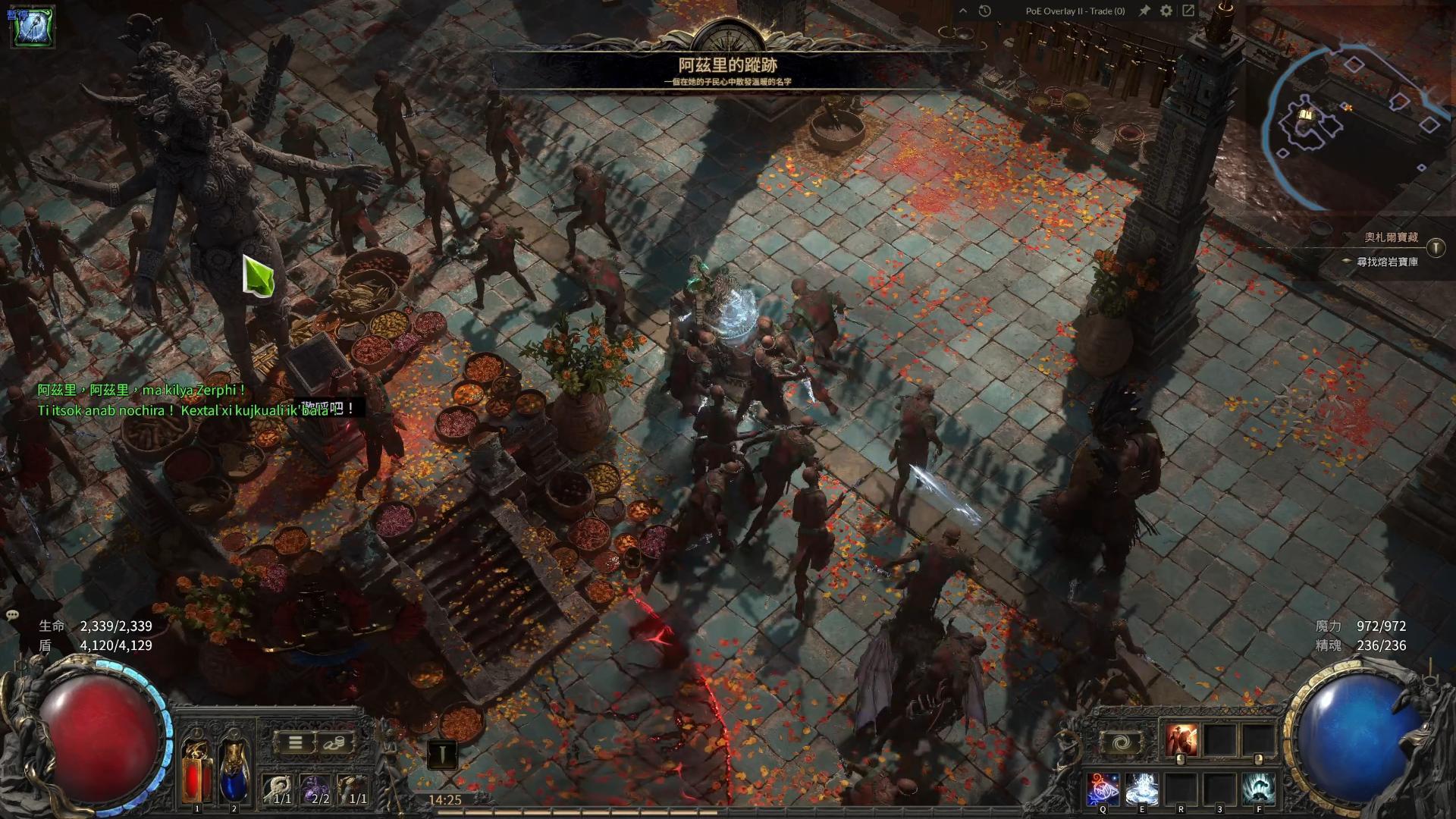Viewport: 1456px width, 819px height.
Task: Activate the red and blue rune sigil skill
Action: tap(1103, 789)
